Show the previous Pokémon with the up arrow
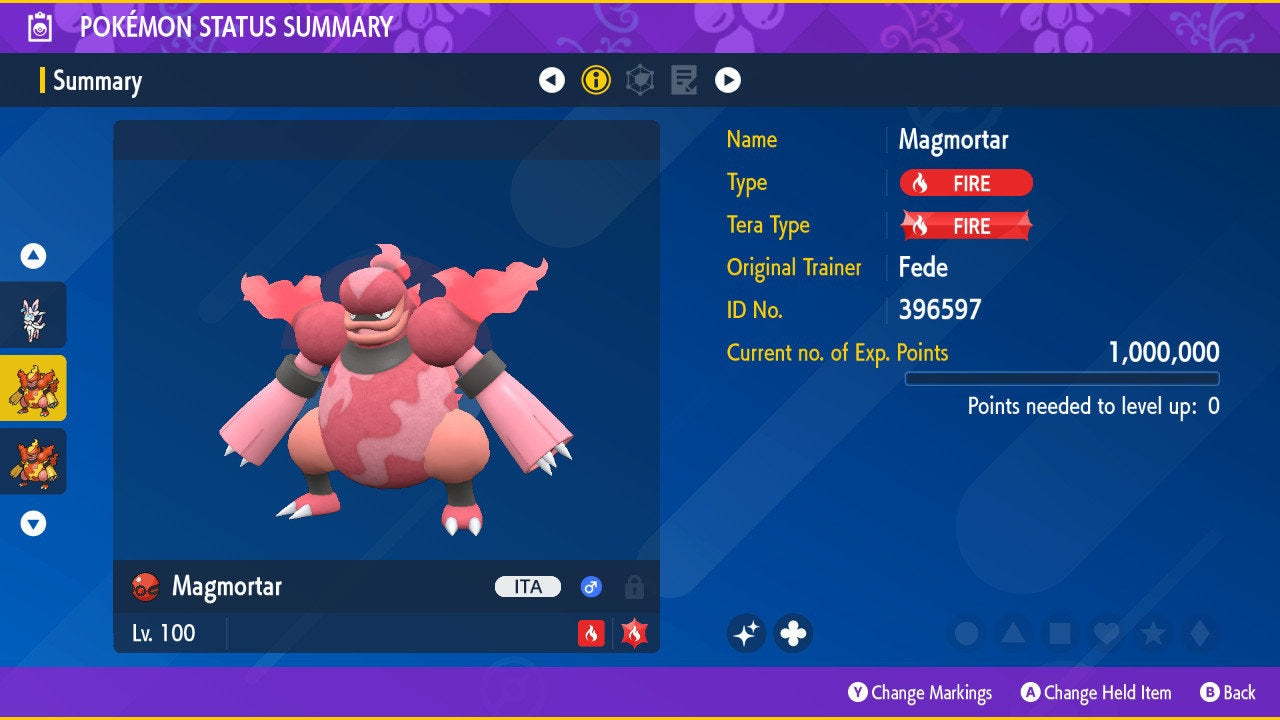Viewport: 1280px width, 720px height. coord(33,257)
